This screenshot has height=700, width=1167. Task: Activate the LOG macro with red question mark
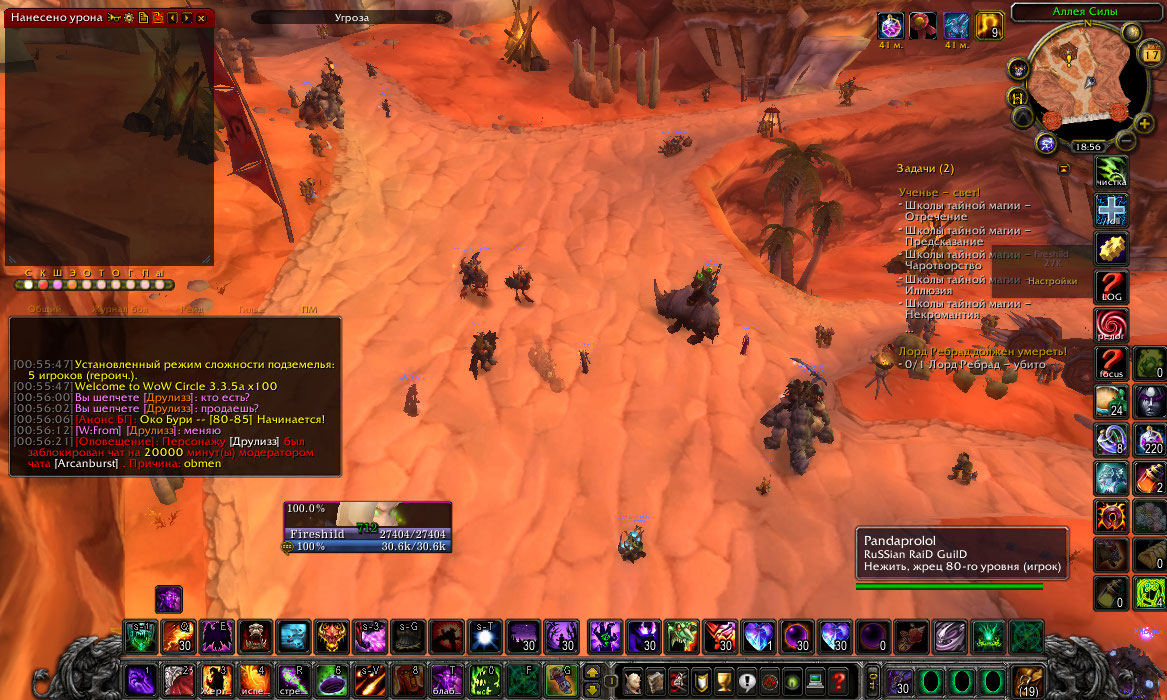pyautogui.click(x=1111, y=287)
